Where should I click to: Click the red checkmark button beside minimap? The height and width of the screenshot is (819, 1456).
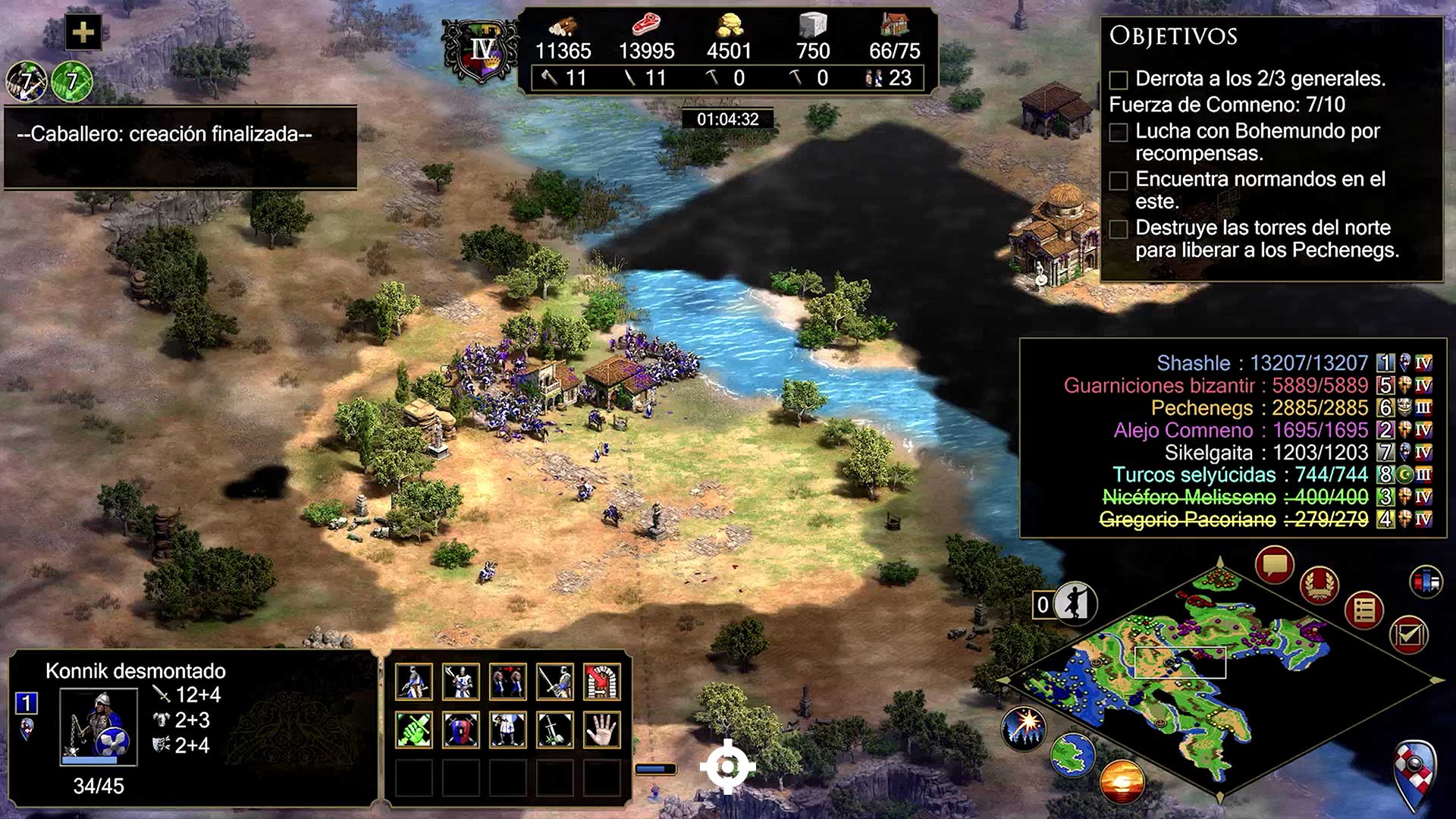(x=1408, y=635)
